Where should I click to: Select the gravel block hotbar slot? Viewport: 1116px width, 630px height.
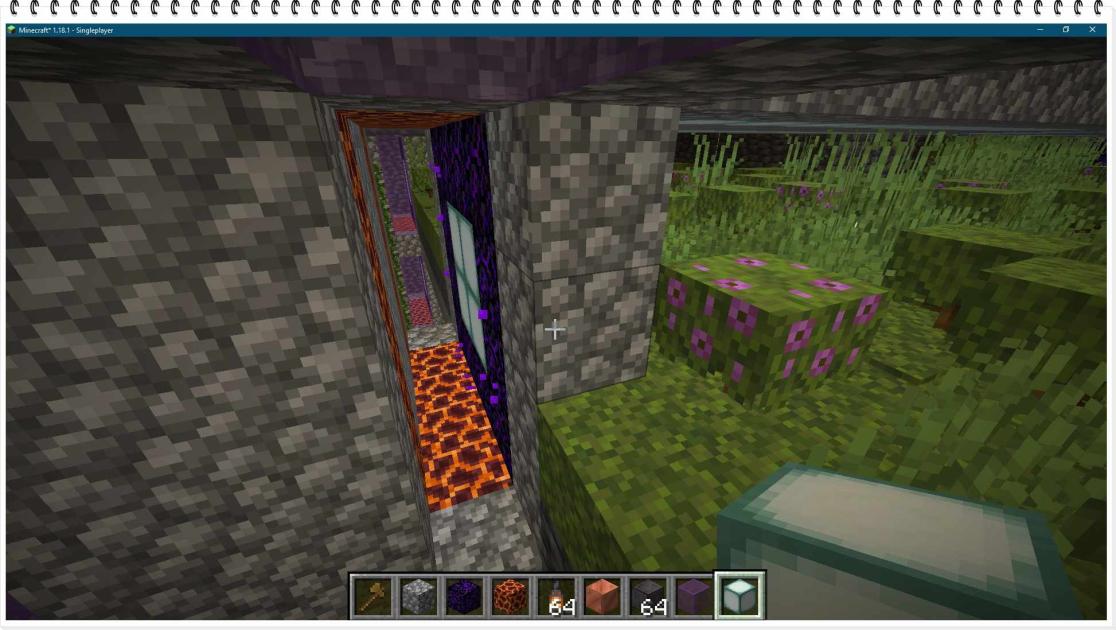[419, 596]
